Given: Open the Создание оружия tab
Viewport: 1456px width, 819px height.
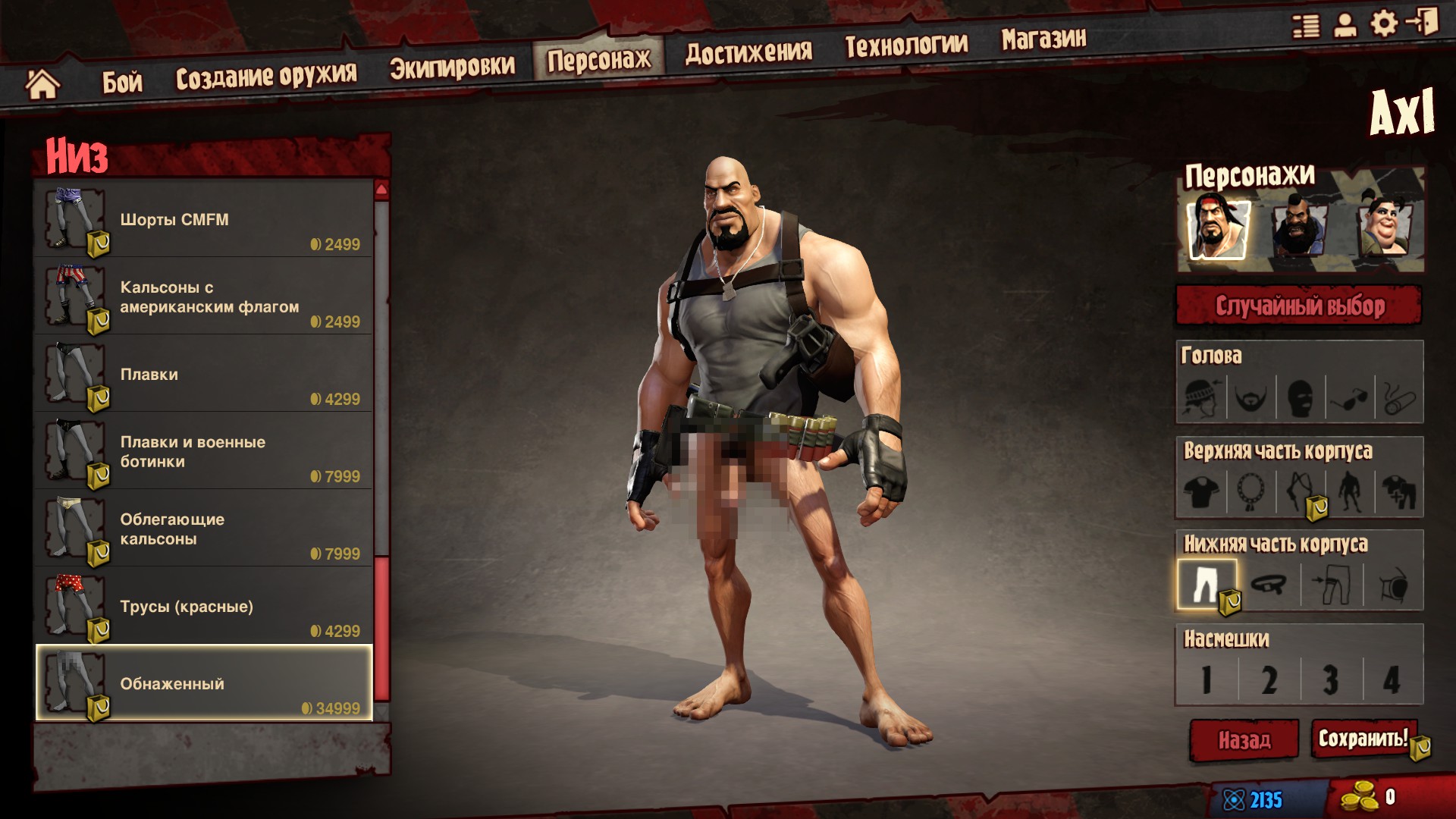Looking at the screenshot, I should pyautogui.click(x=266, y=76).
